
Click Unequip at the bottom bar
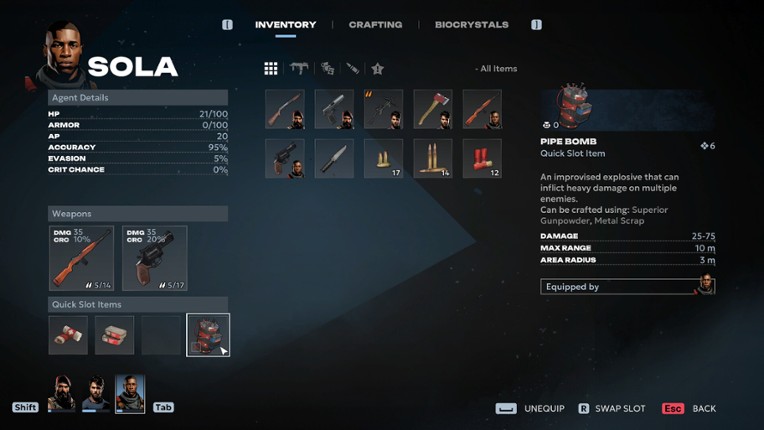tap(531, 409)
